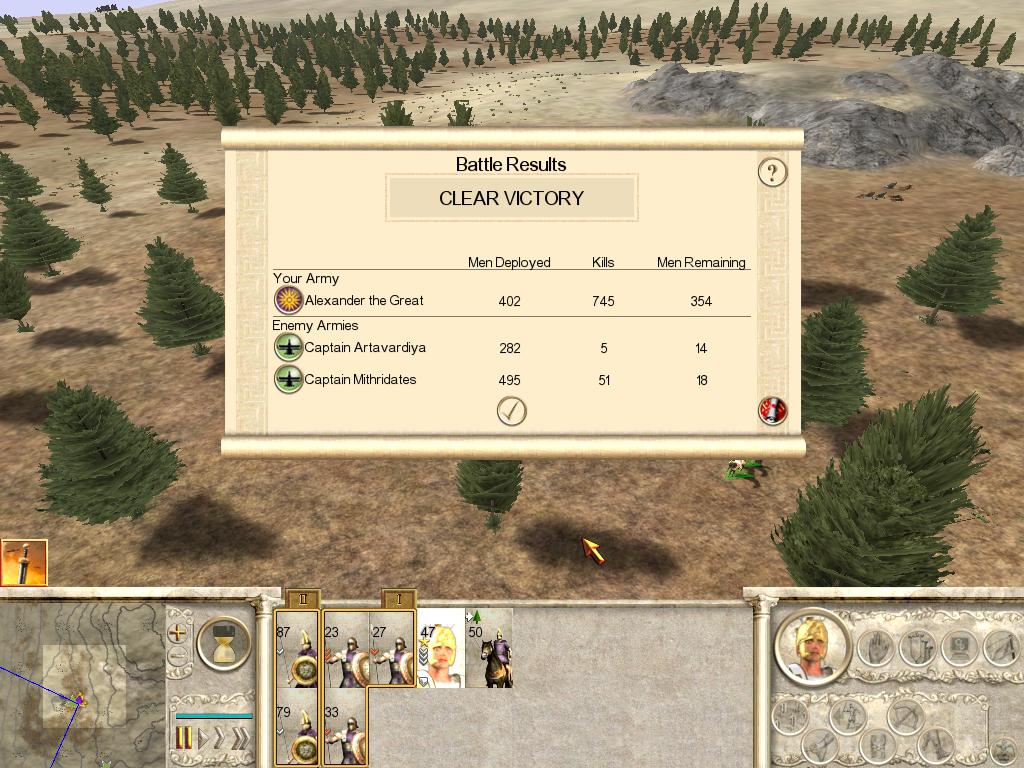Open the help question mark button
1024x768 pixels.
point(772,172)
